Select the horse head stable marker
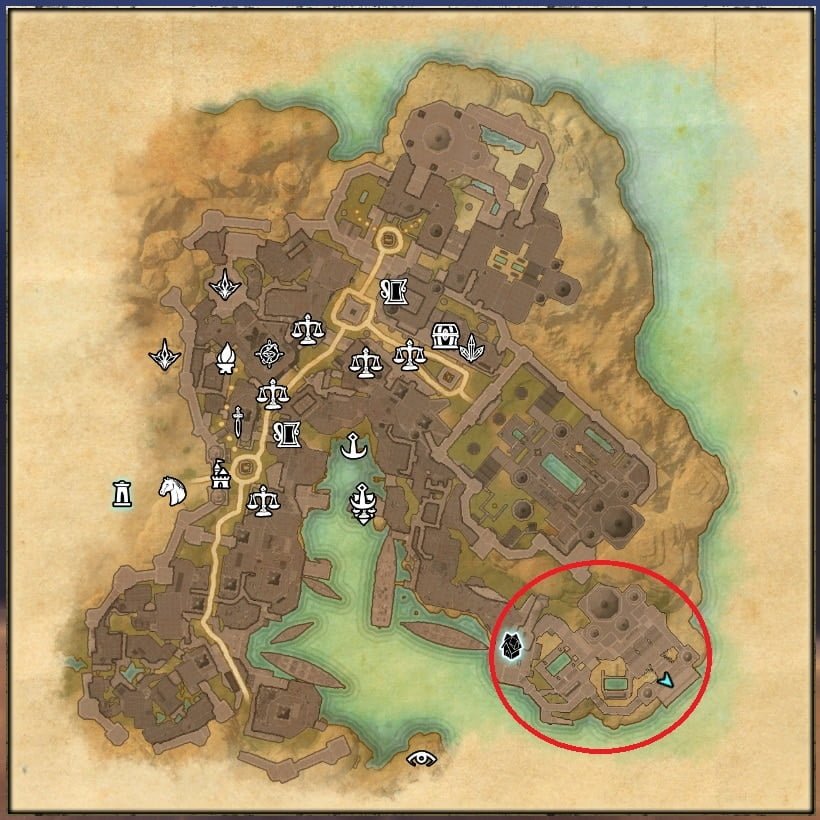This screenshot has width=820, height=820. click(173, 490)
